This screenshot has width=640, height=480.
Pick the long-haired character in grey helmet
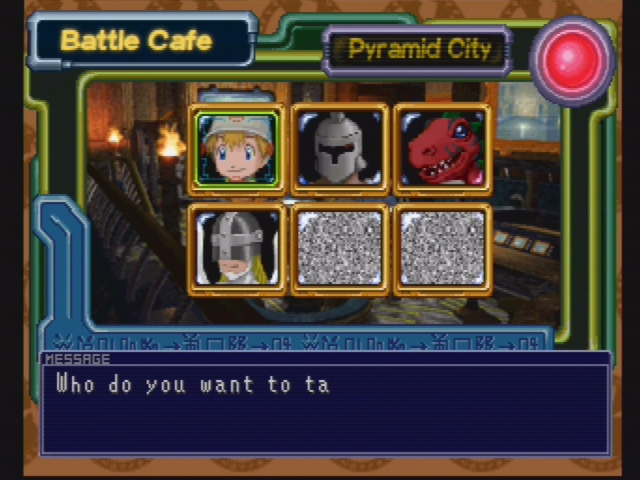coord(238,249)
